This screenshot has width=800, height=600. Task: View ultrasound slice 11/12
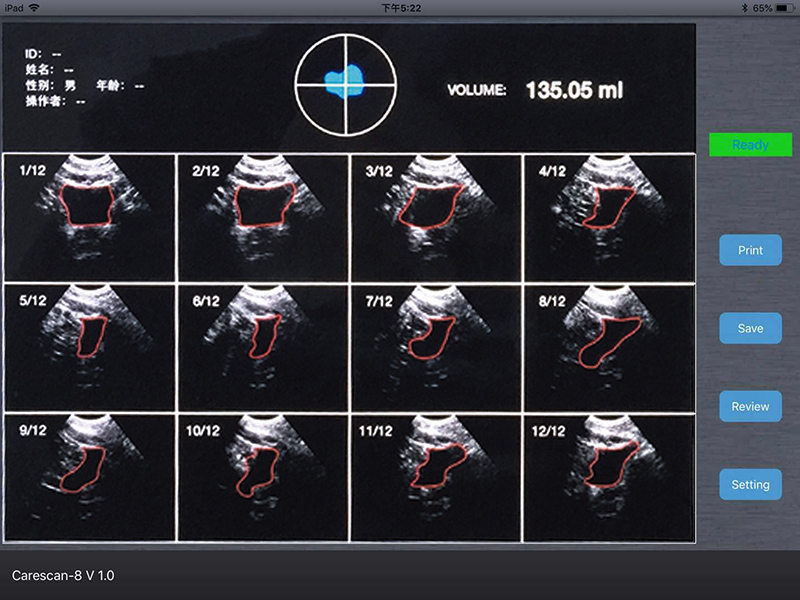436,478
